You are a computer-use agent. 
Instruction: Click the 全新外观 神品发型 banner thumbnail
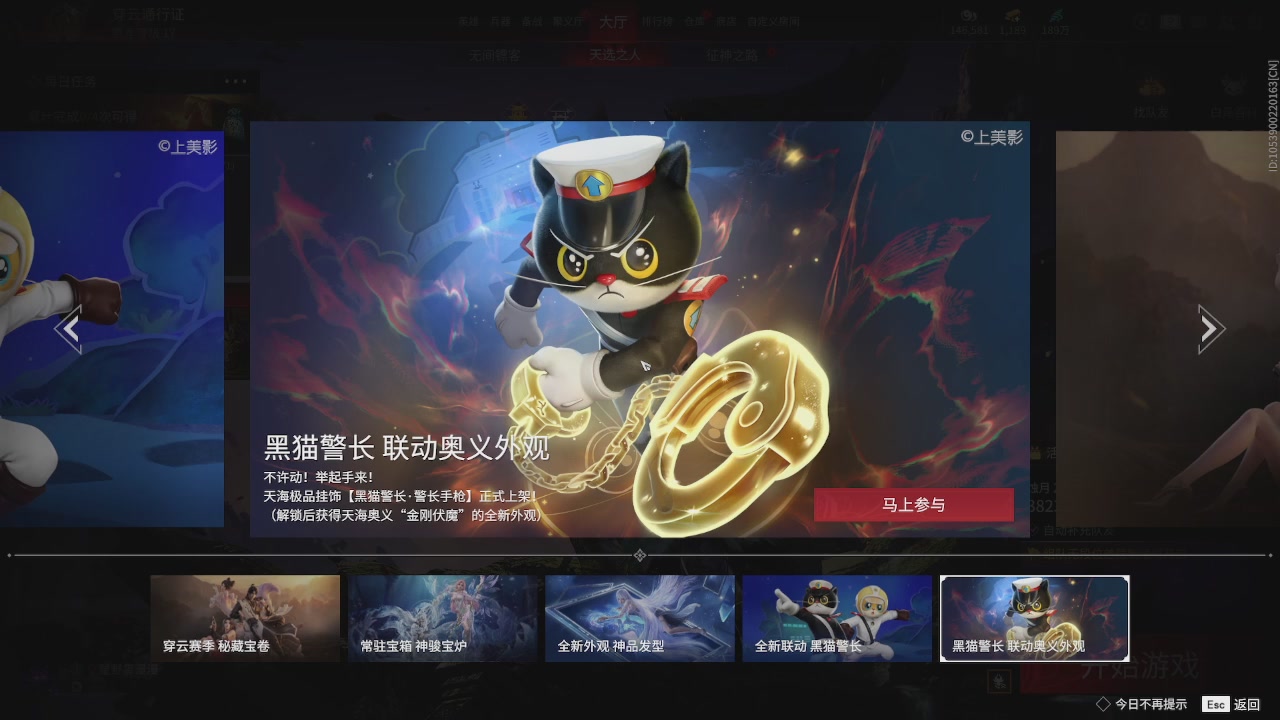point(640,617)
